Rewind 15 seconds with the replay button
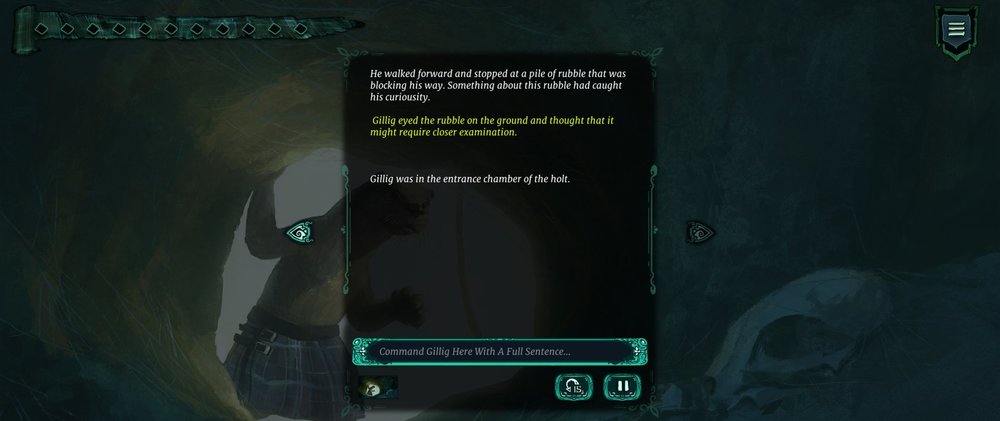Screen dimensions: 1000x421 [x=574, y=385]
